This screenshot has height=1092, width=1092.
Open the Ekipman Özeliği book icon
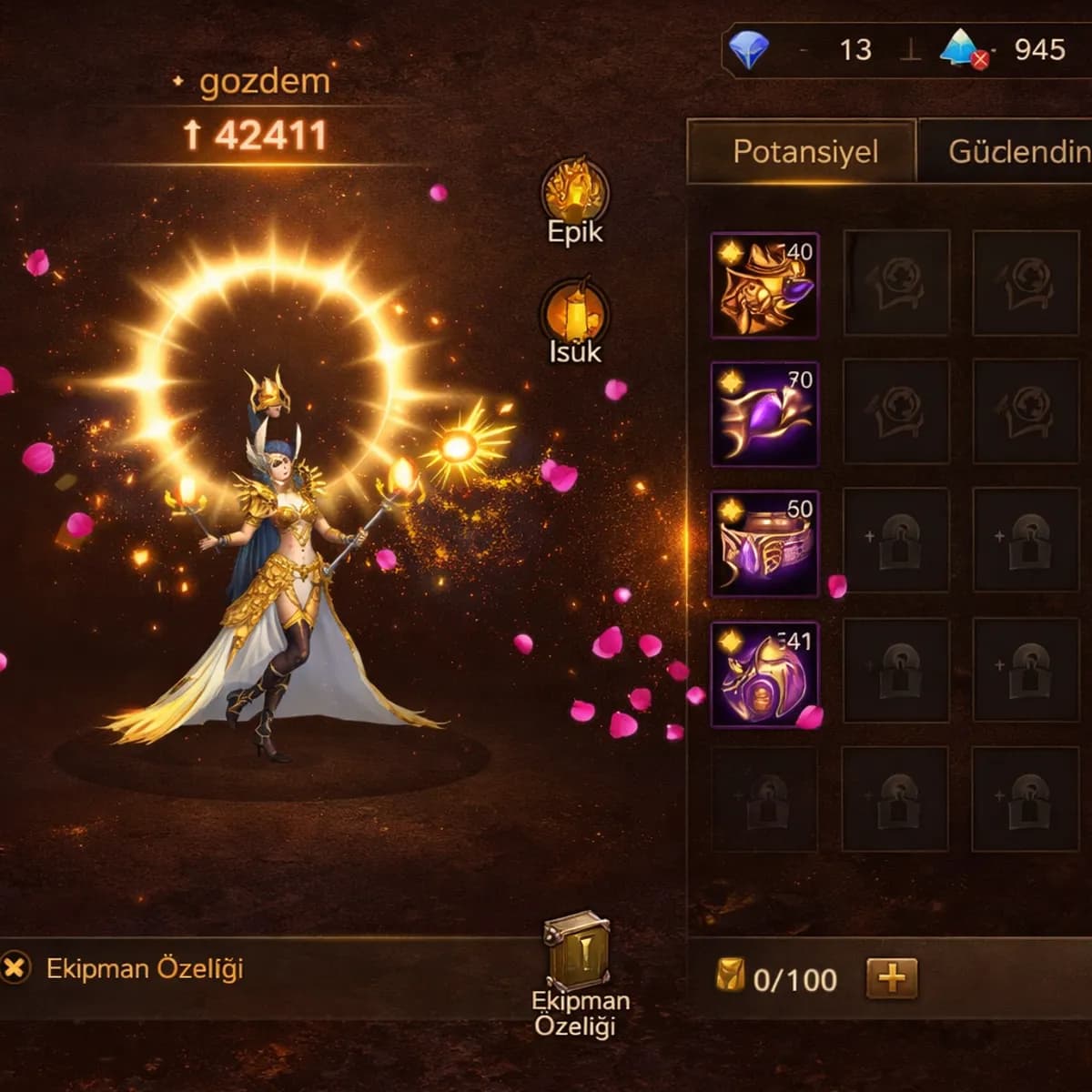click(x=577, y=951)
